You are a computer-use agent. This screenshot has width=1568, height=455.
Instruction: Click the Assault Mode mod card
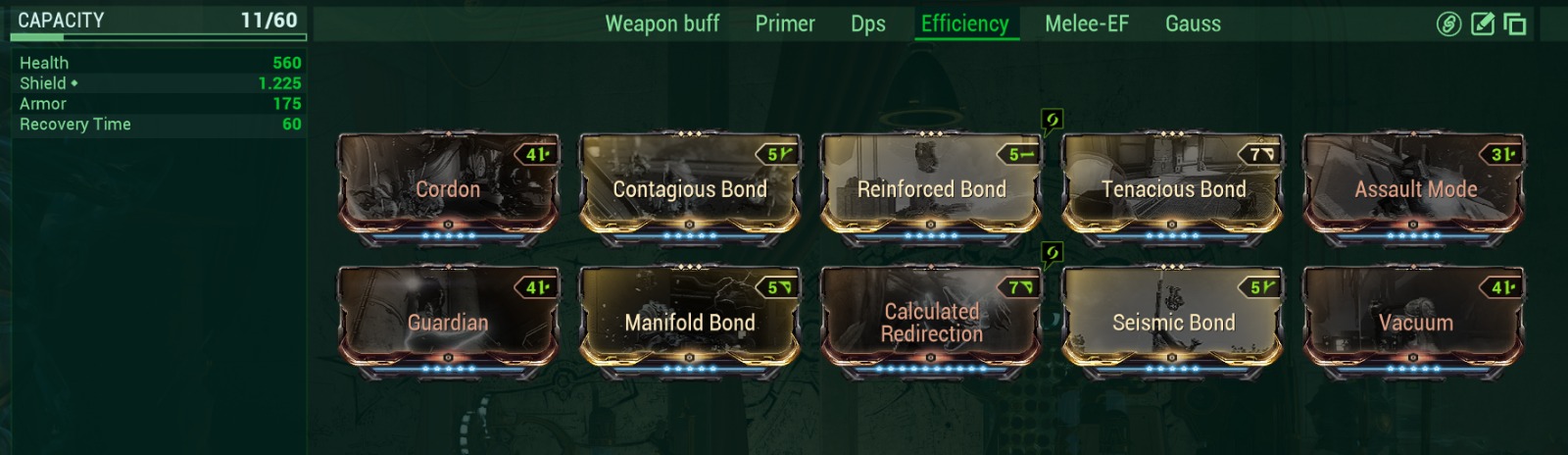pos(1415,188)
